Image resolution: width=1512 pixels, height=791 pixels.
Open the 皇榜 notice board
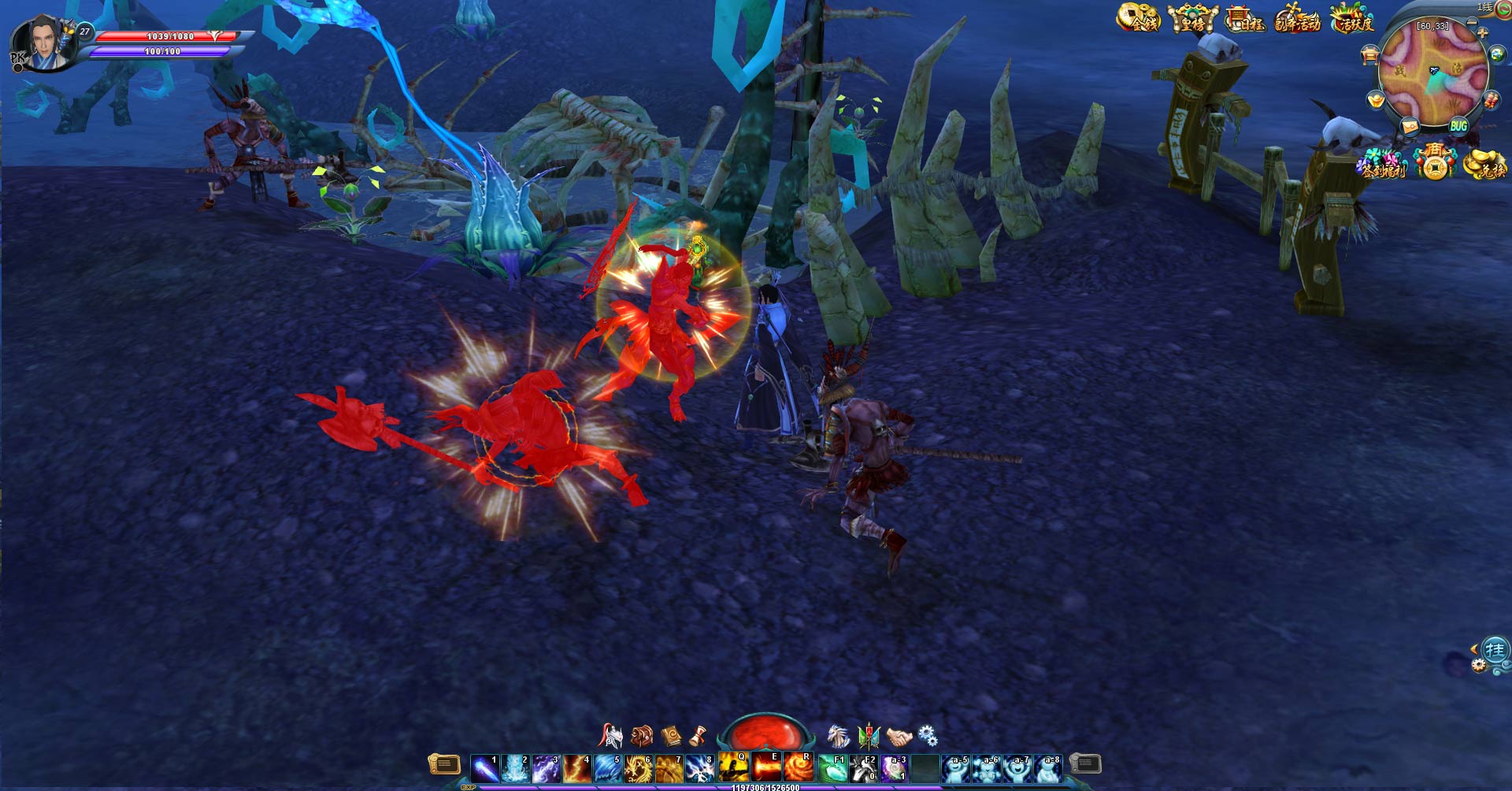[x=1192, y=18]
